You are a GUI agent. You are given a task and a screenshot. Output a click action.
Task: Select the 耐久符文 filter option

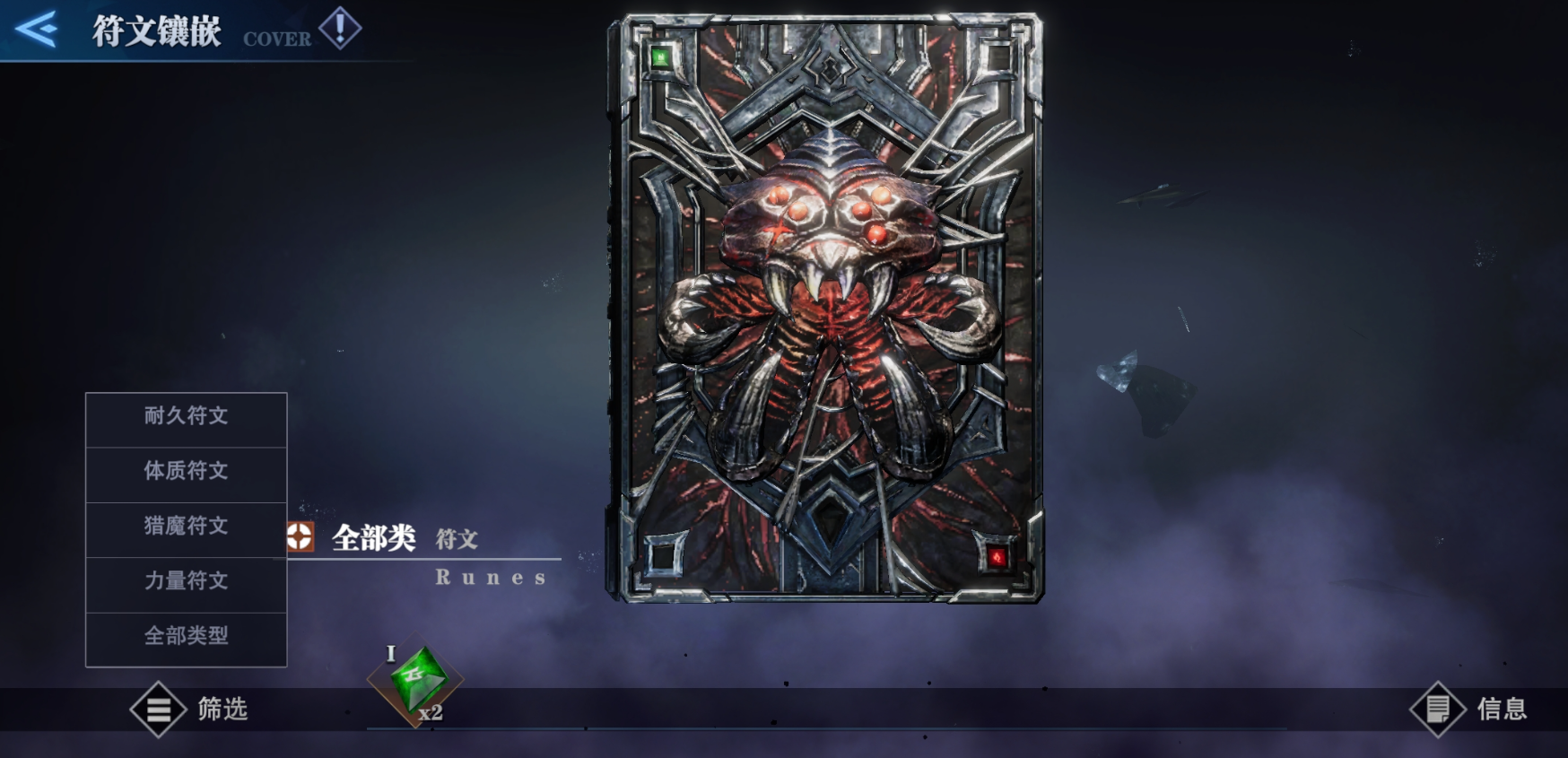pos(186,417)
